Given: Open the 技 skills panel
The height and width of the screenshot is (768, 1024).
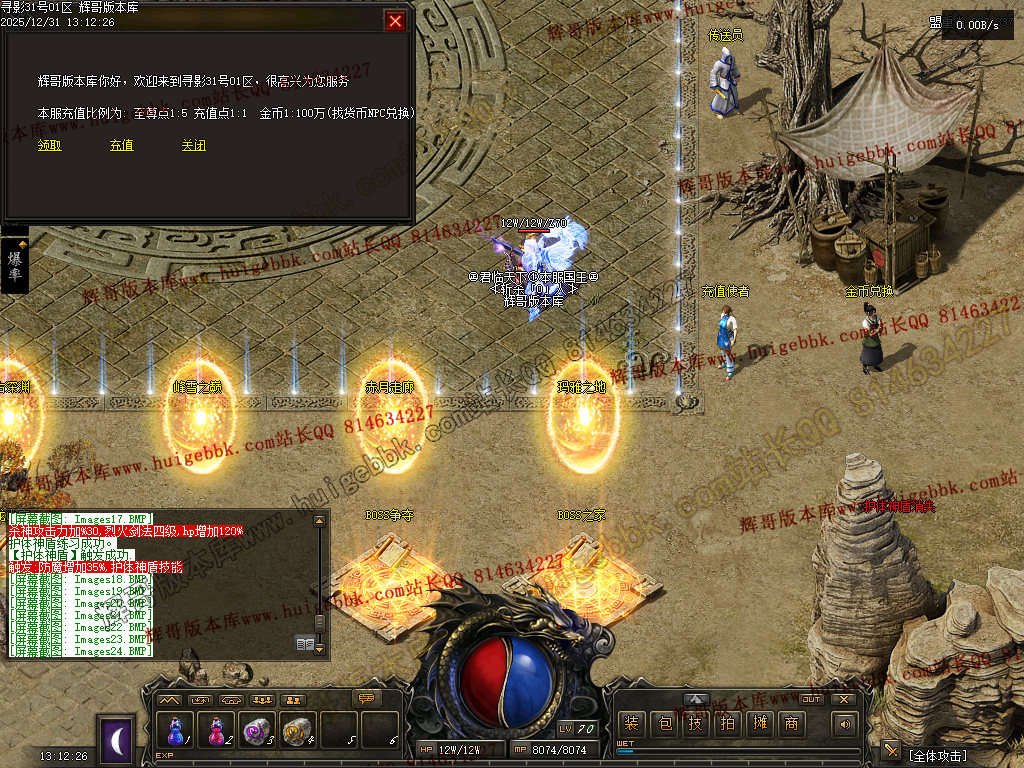Looking at the screenshot, I should (696, 724).
